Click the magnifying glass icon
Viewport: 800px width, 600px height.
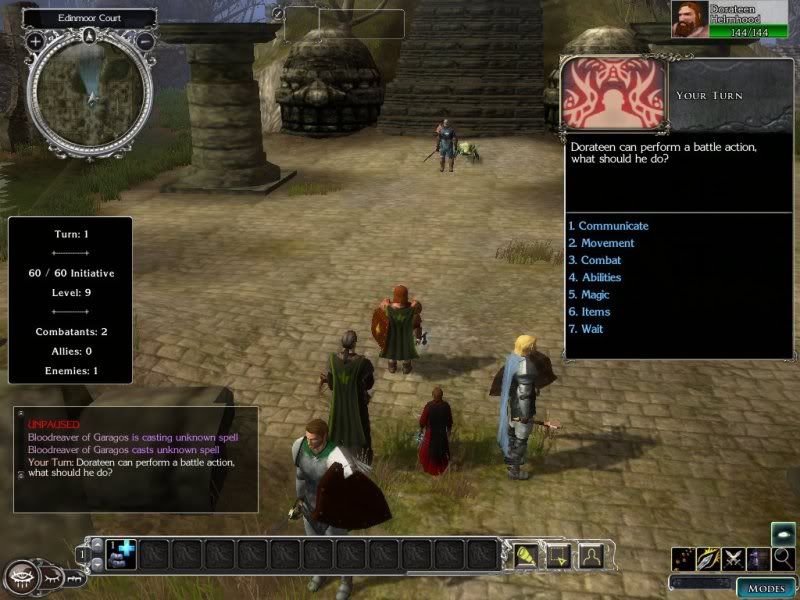click(783, 558)
